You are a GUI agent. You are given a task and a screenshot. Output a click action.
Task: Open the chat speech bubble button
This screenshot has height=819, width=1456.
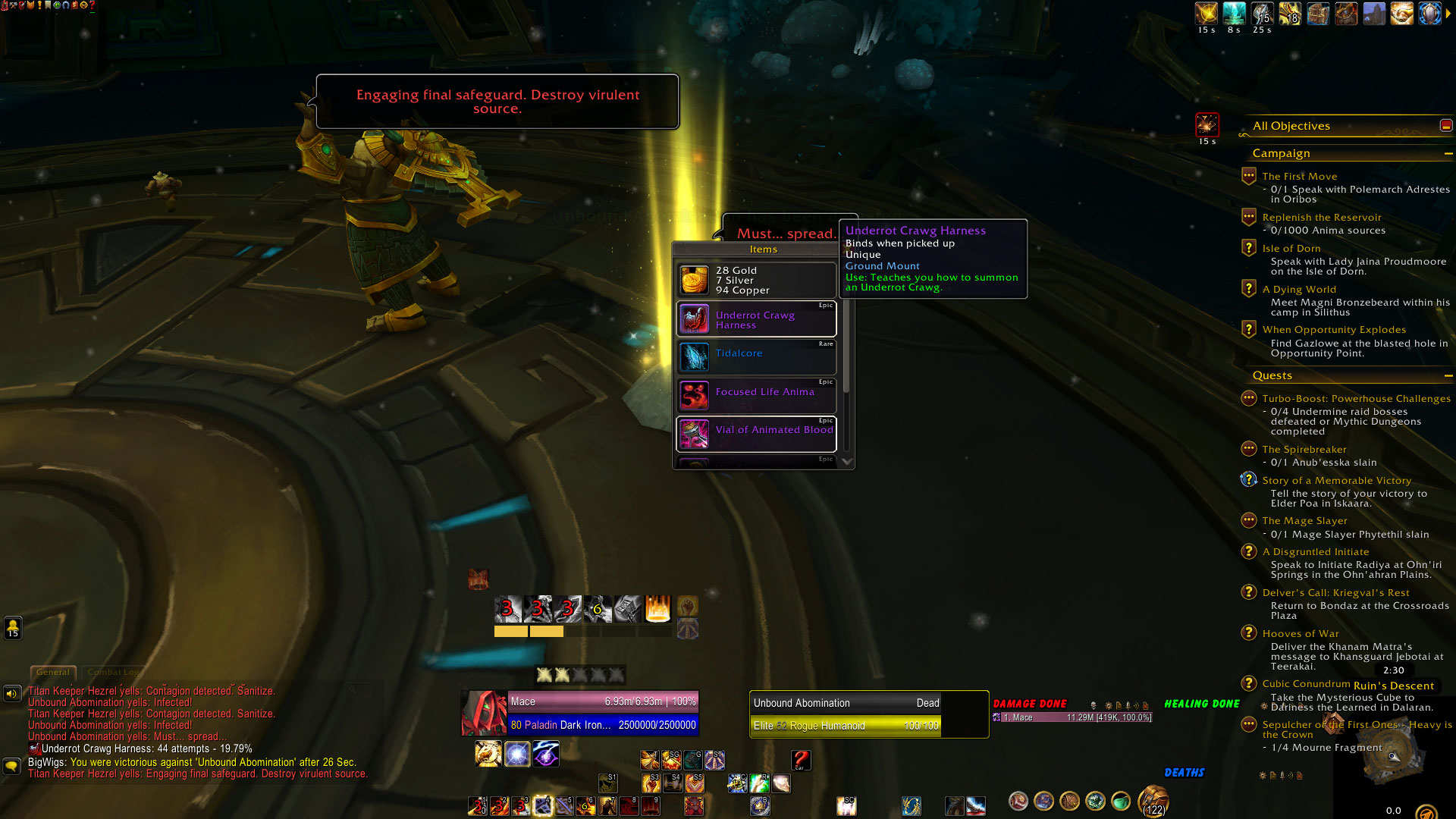[11, 766]
